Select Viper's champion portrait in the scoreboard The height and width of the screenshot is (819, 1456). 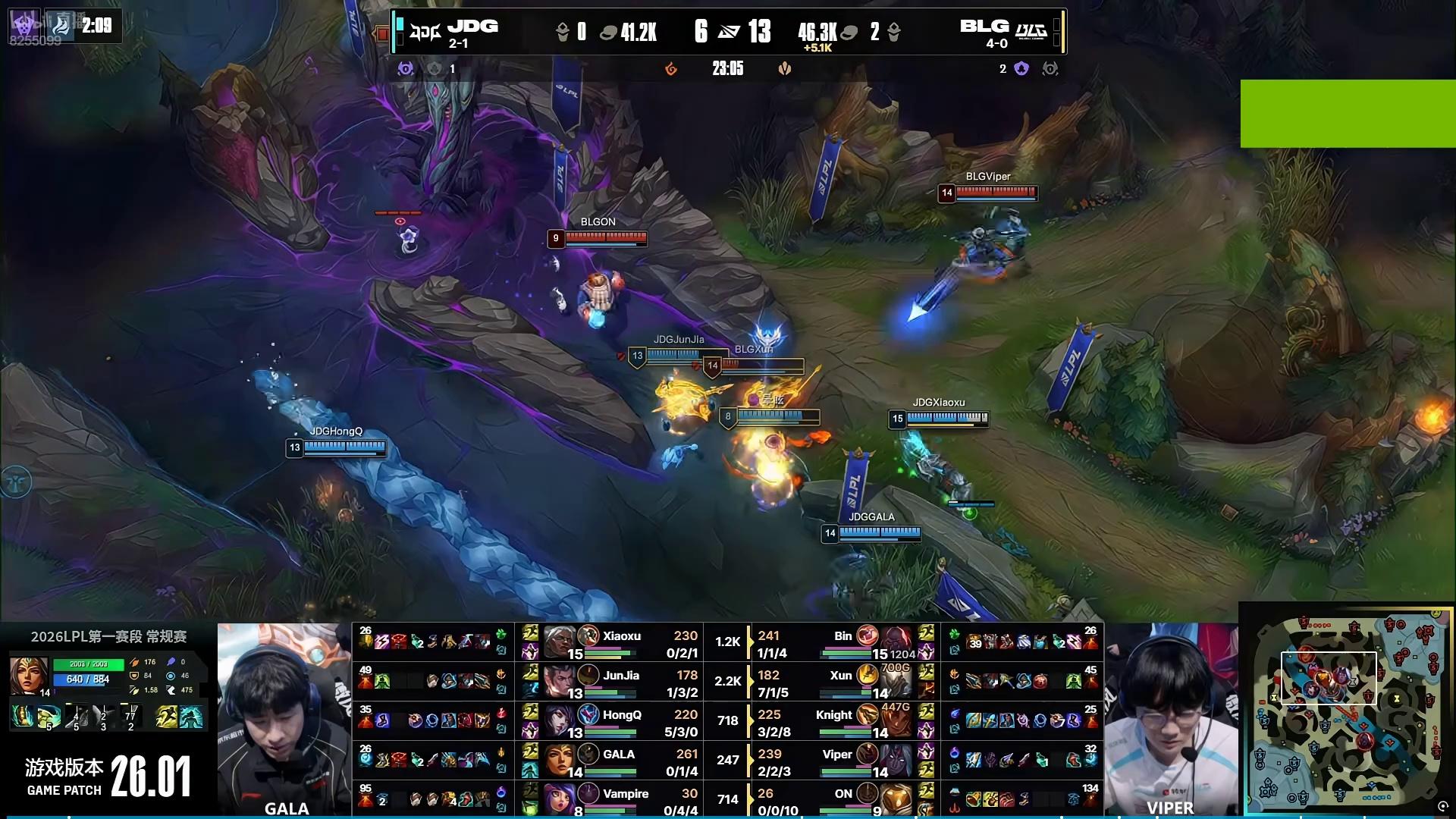(x=896, y=761)
